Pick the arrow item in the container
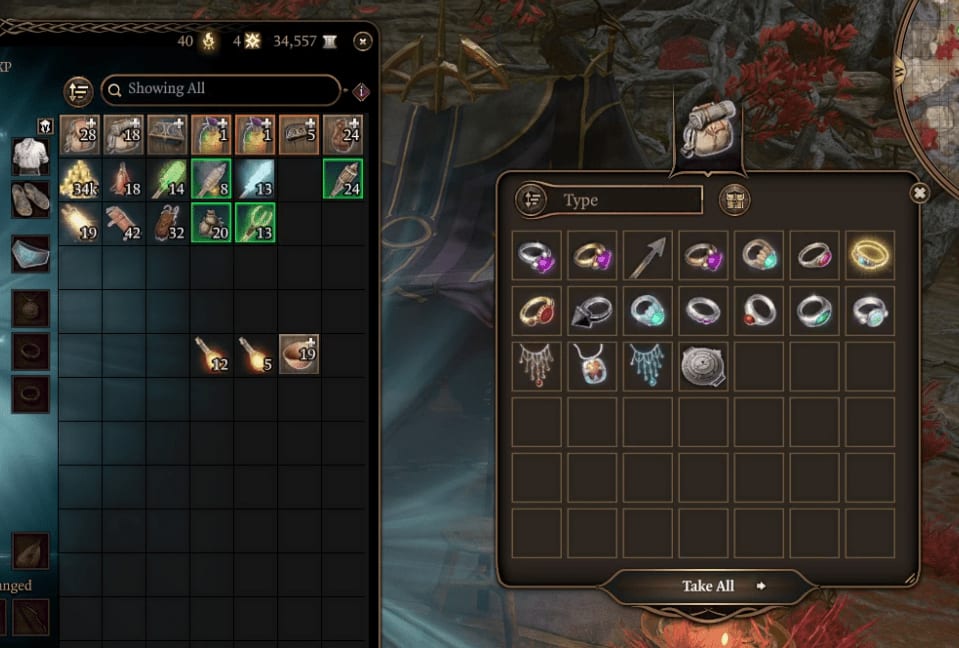This screenshot has height=648, width=959. 647,256
